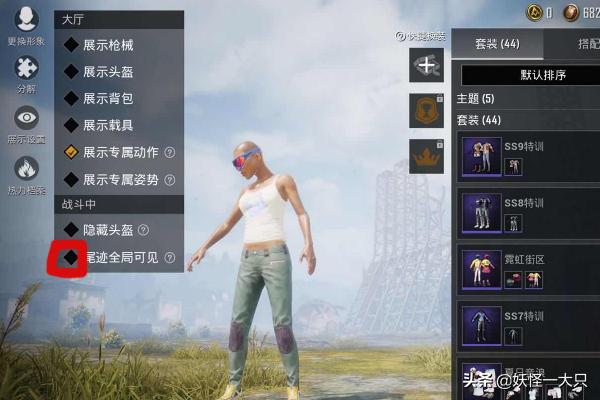Open the 默认排序 default sort dropdown
Screen dimensions: 600x400
pyautogui.click(x=526, y=75)
